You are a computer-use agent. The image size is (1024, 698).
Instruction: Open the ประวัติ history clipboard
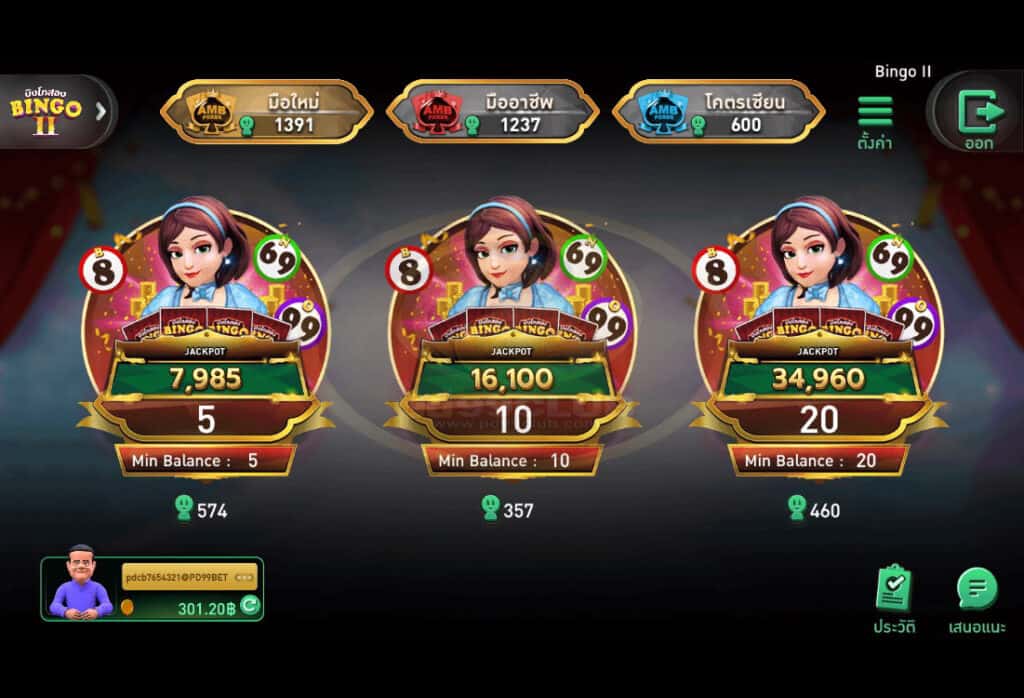pyautogui.click(x=893, y=596)
